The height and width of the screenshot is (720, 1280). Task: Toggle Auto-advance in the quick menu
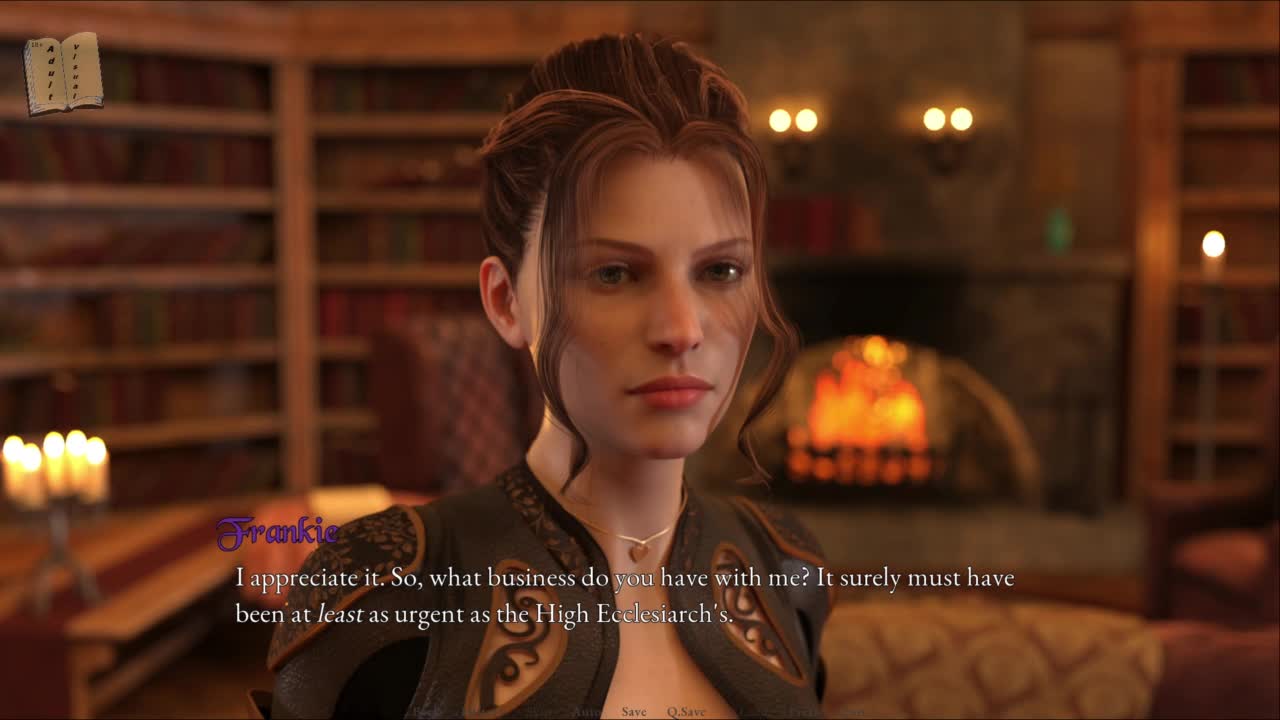coord(586,712)
